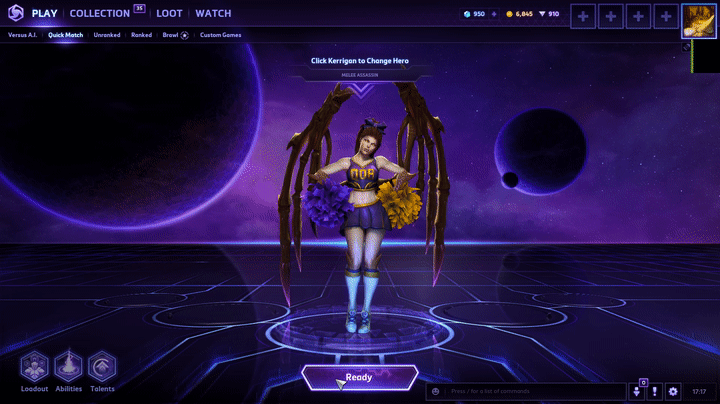Click the player profile portrait
Screen dimensions: 720x404
699,20
